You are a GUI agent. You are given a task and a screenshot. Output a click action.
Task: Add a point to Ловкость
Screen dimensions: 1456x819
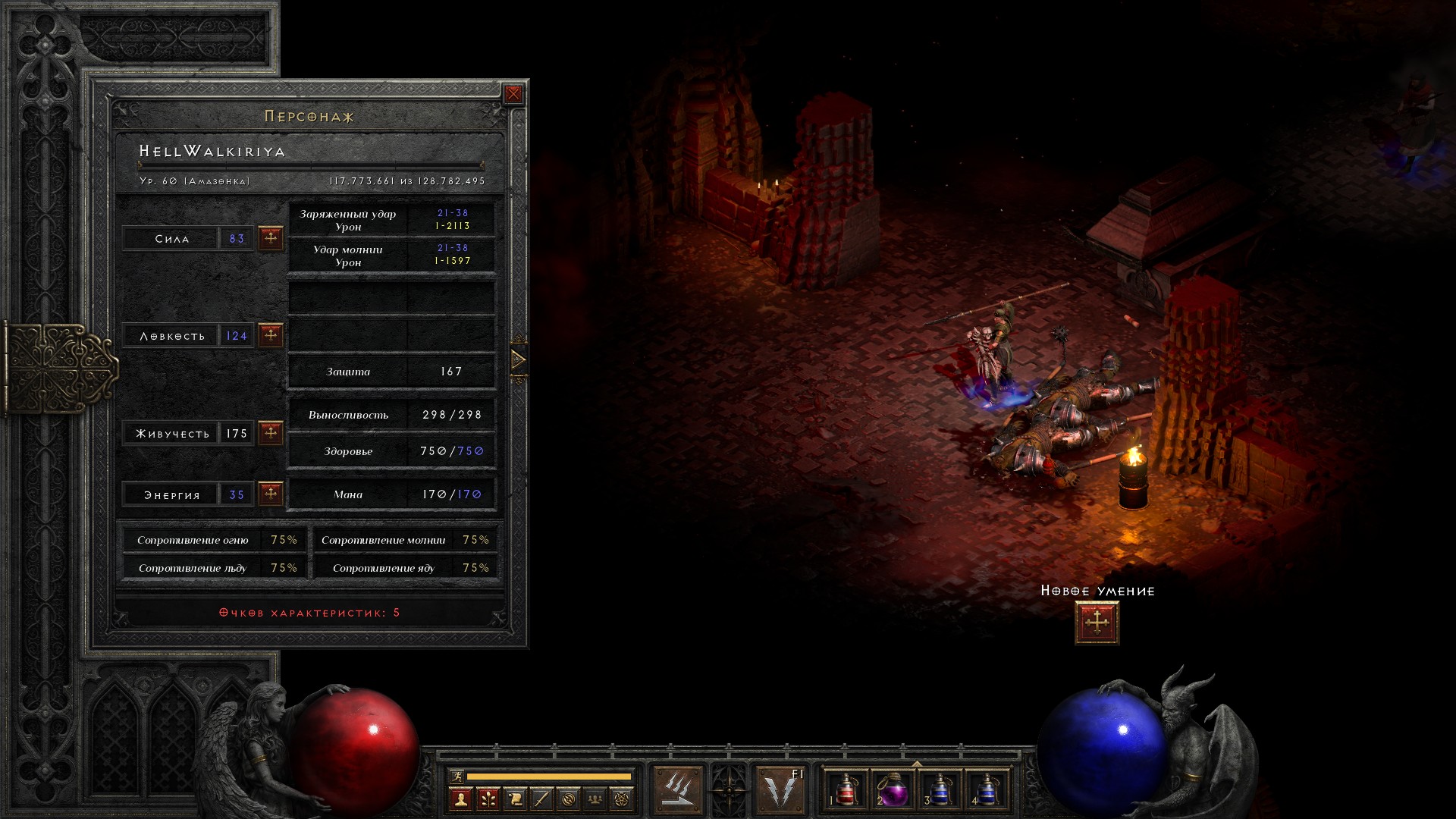pyautogui.click(x=271, y=335)
